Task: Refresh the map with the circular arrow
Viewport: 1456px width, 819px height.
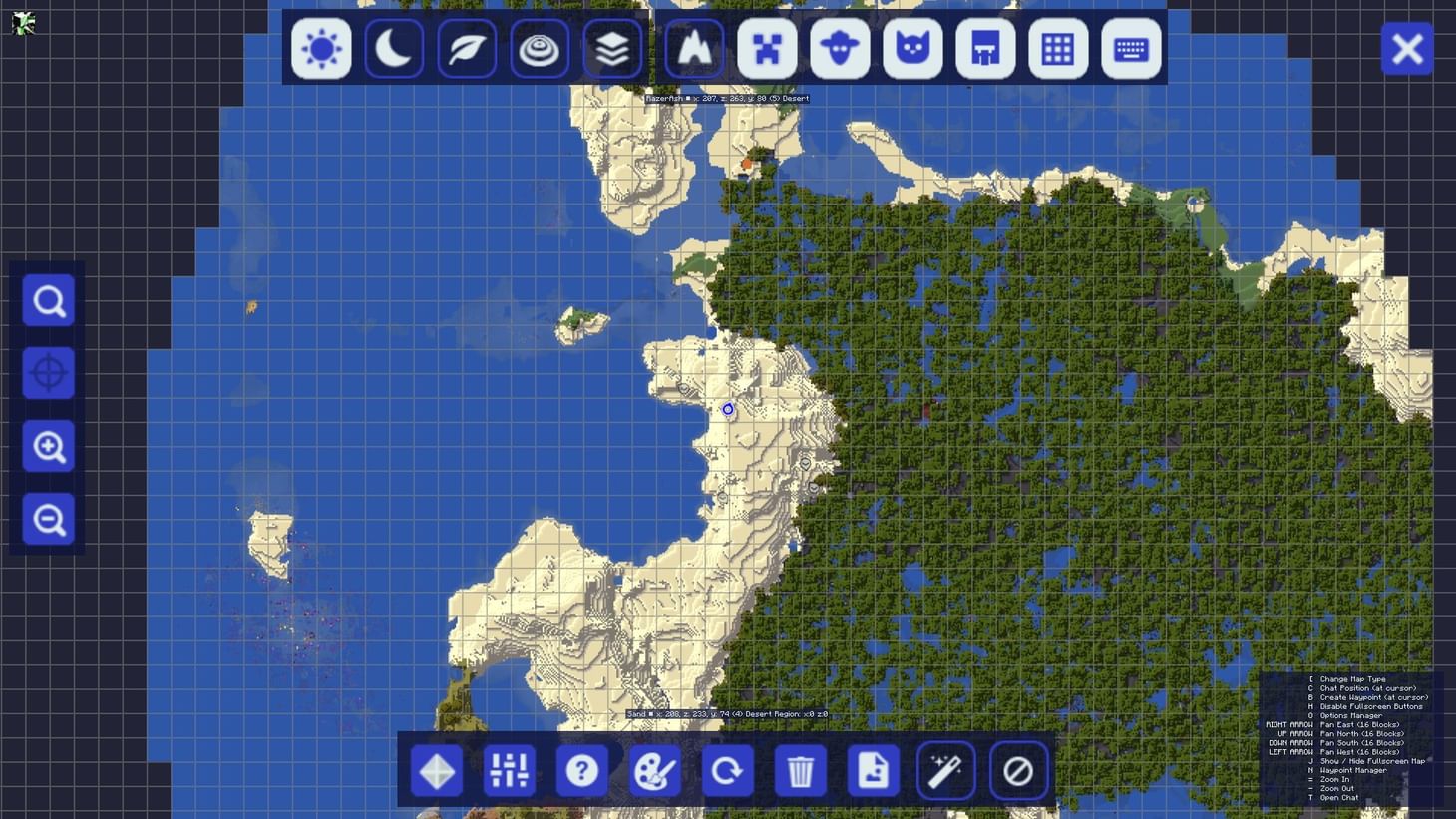Action: [x=728, y=770]
